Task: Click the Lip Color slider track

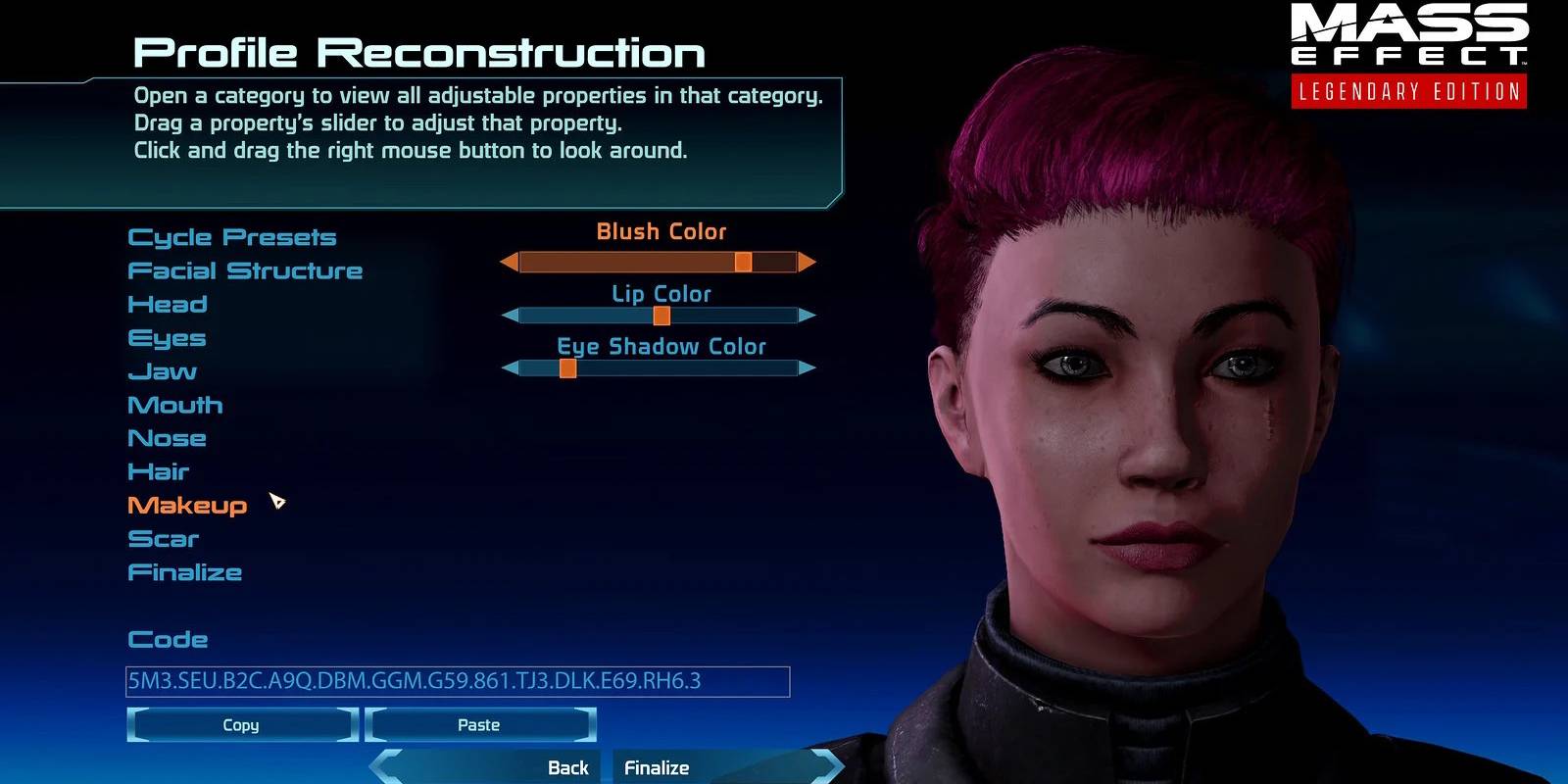Action: (725, 316)
